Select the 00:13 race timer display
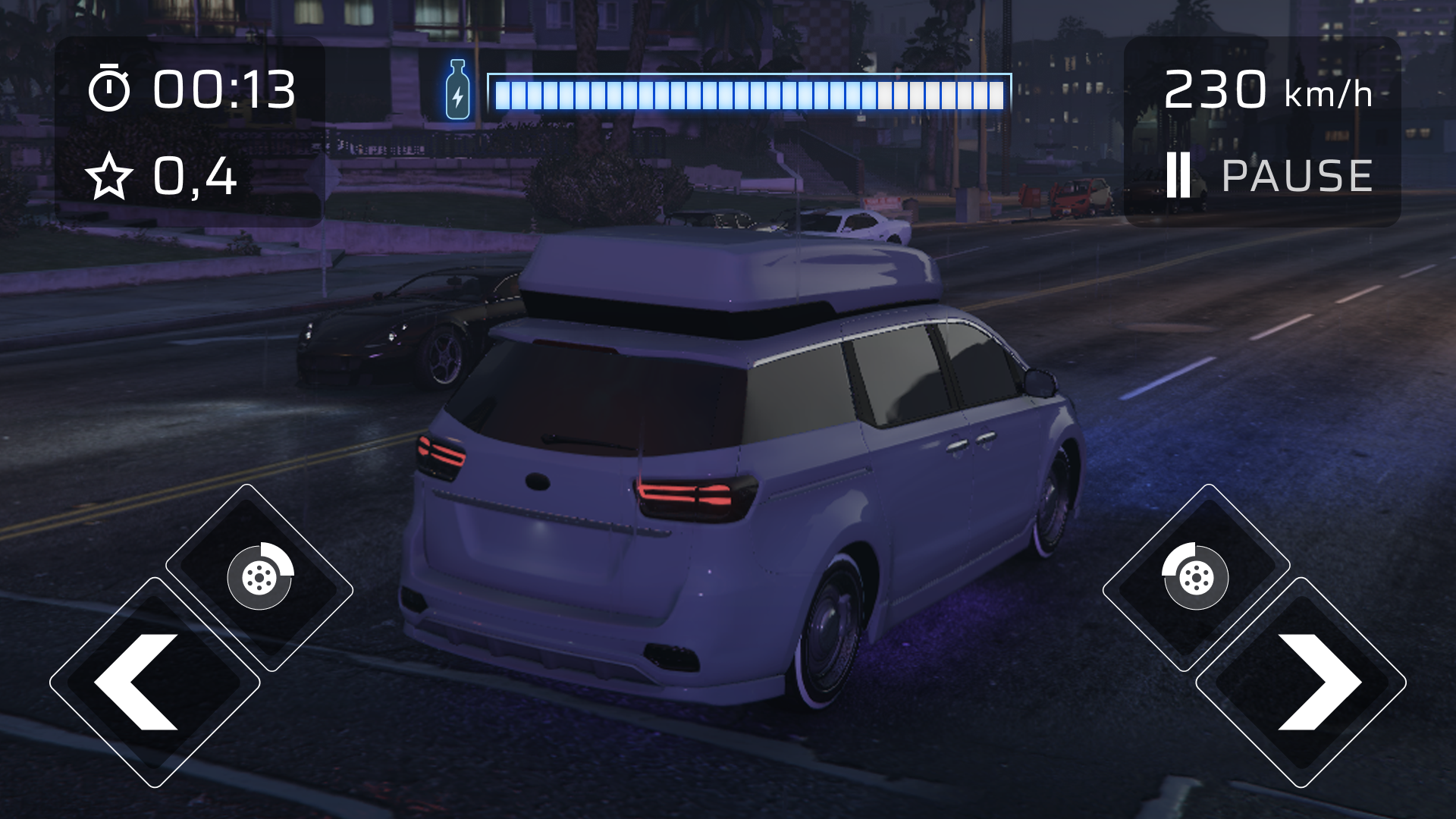This screenshot has width=1456, height=819. click(x=224, y=89)
